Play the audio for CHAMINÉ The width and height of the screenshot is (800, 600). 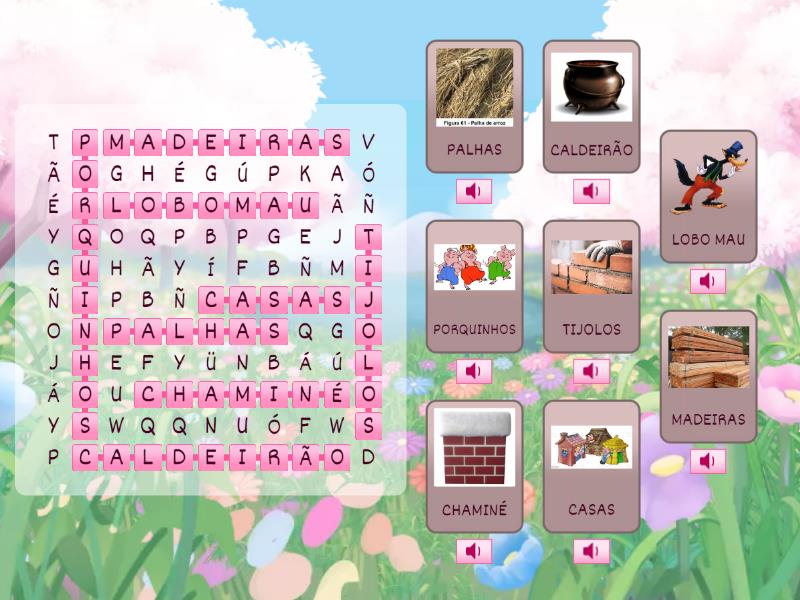(x=474, y=551)
